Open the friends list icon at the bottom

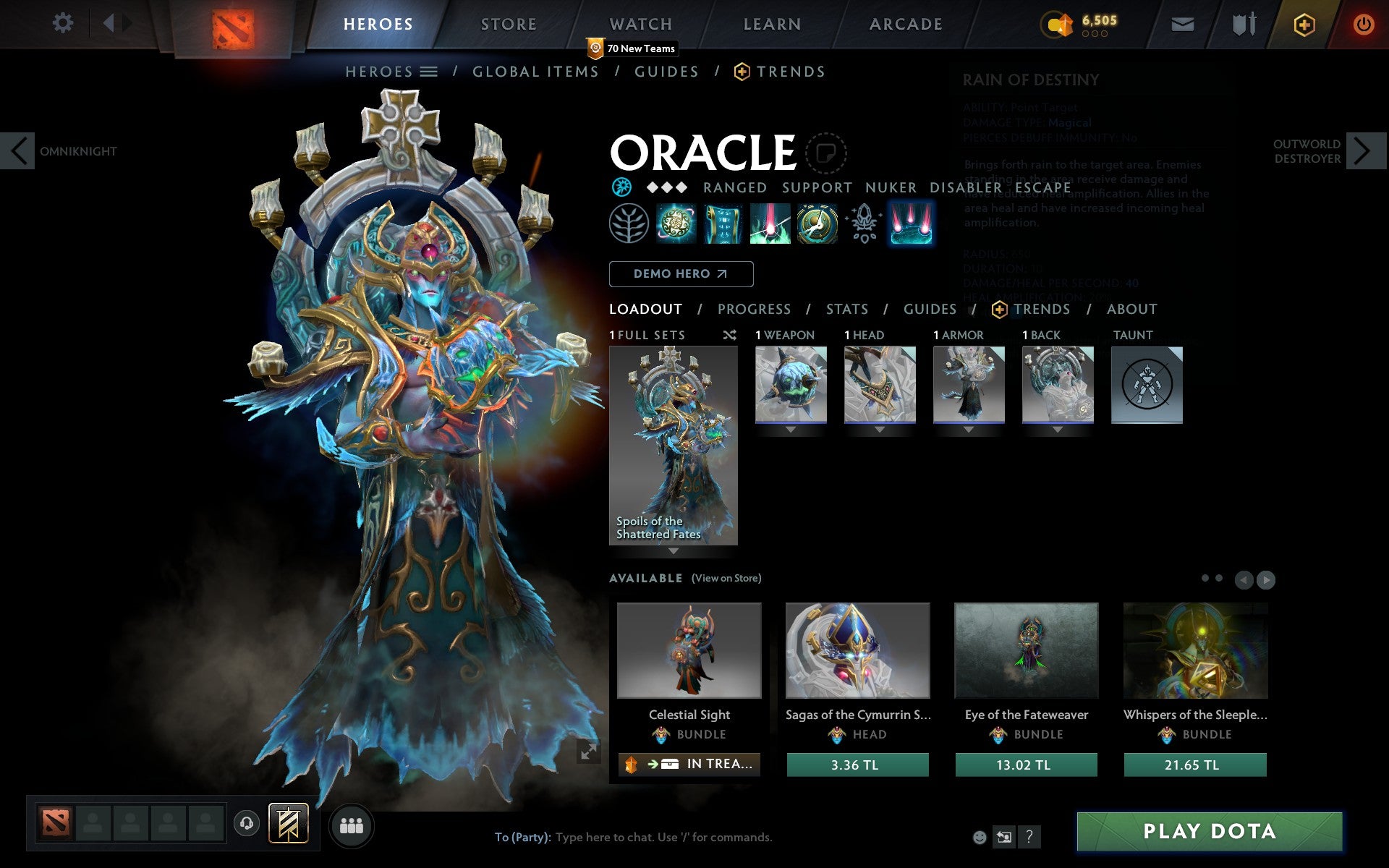(x=352, y=825)
